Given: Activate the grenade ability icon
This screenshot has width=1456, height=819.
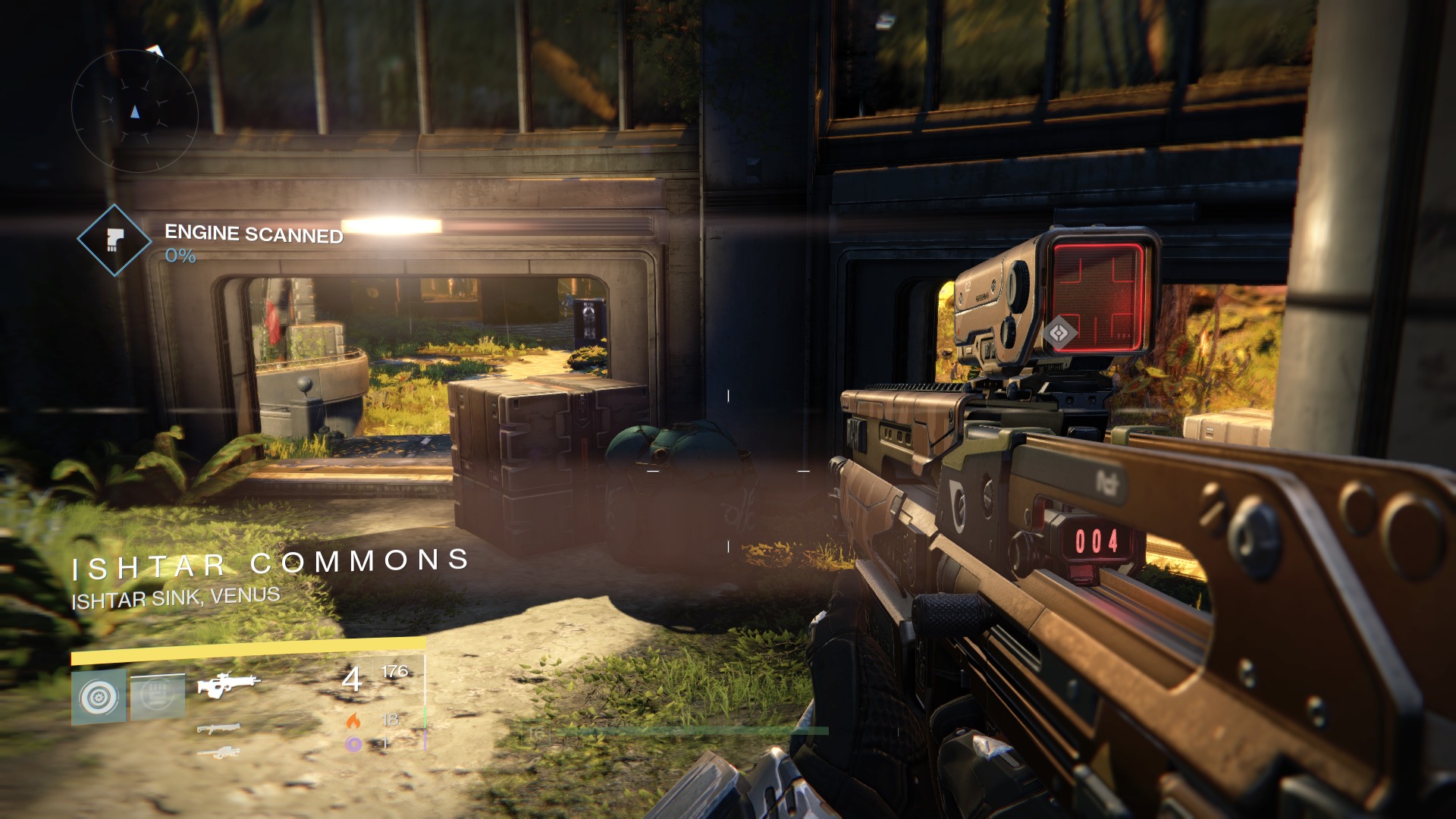Looking at the screenshot, I should coord(99,696).
